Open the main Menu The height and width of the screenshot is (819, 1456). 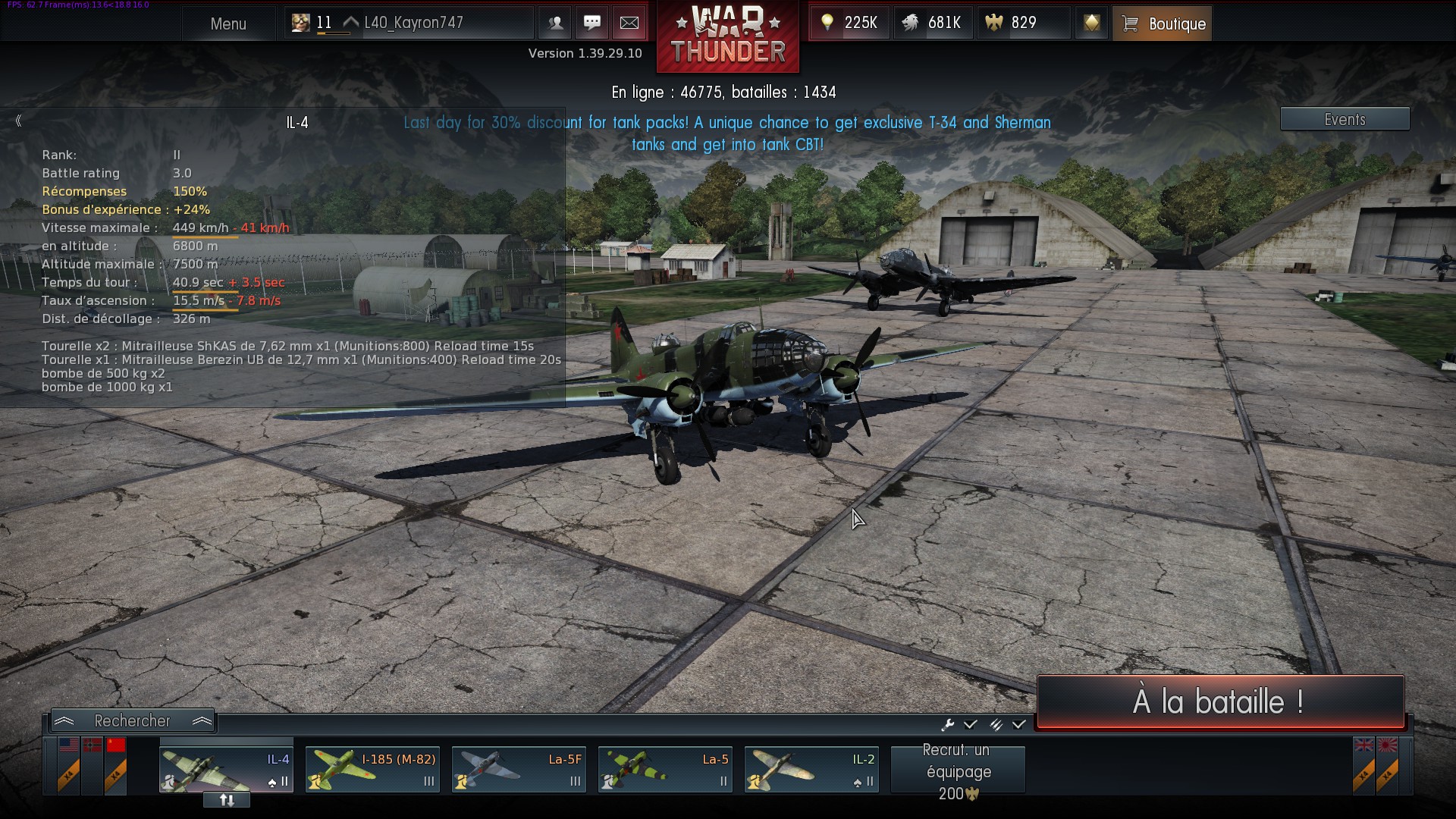pyautogui.click(x=228, y=24)
